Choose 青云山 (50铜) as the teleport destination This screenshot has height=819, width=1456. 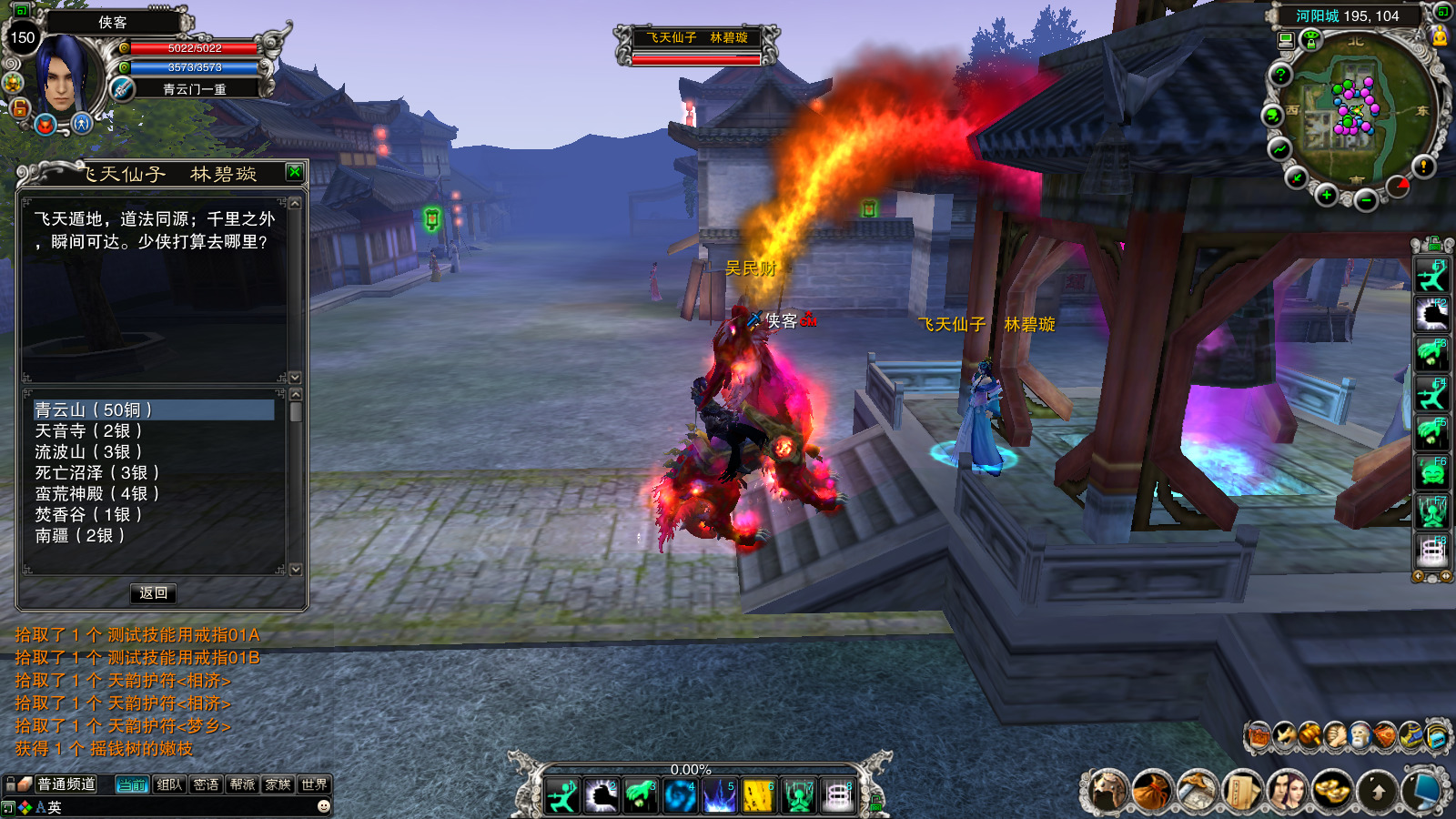coord(94,410)
